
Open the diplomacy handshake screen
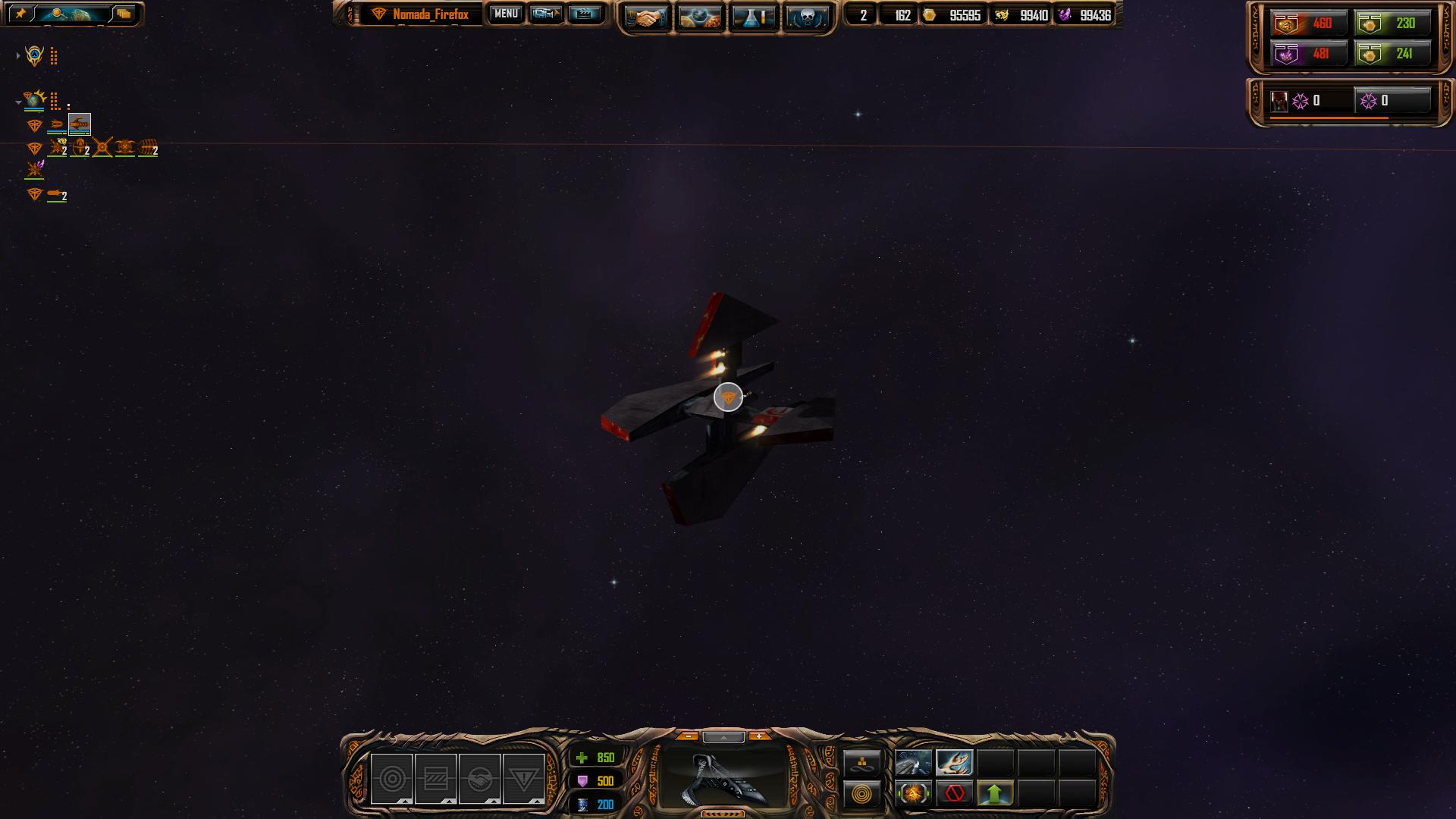[x=646, y=17]
